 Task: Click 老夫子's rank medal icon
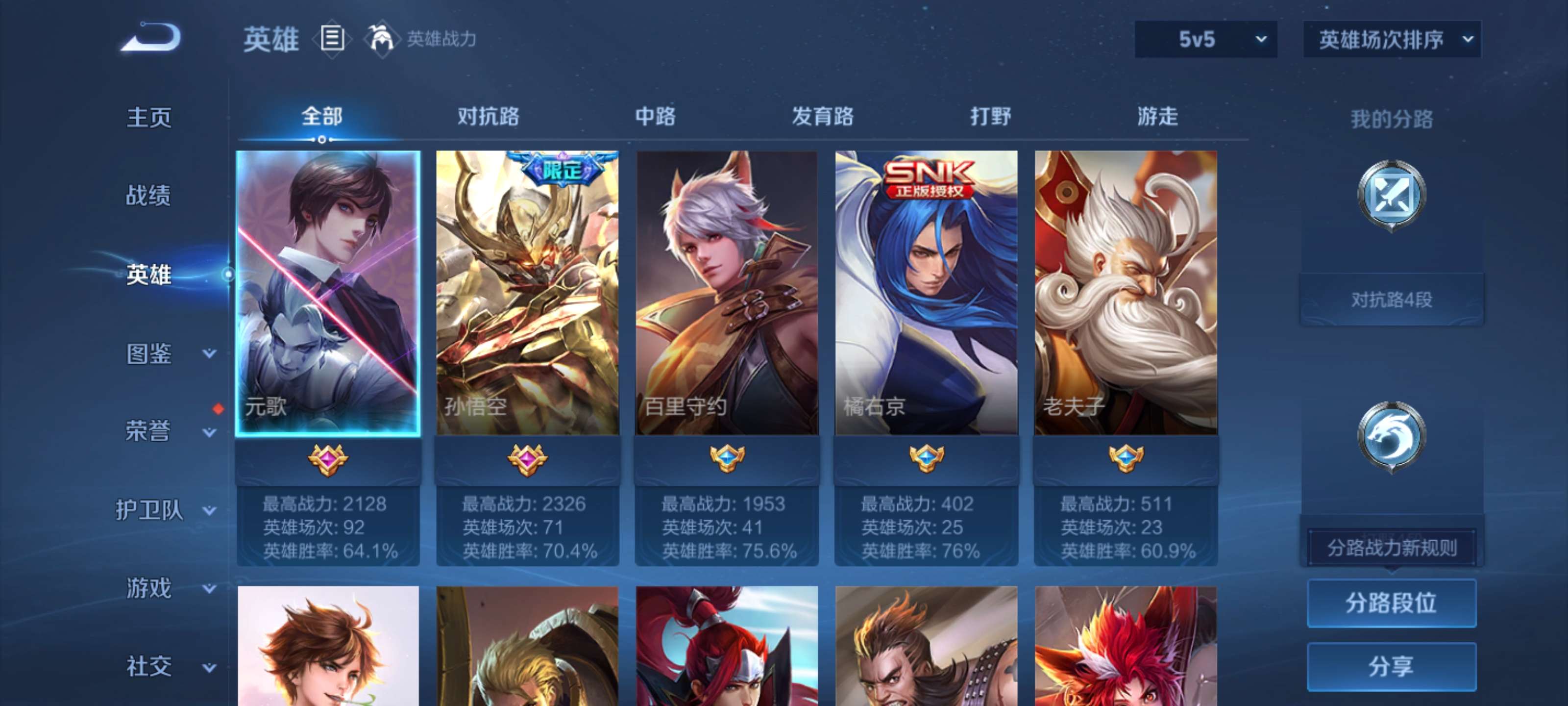[x=1125, y=458]
